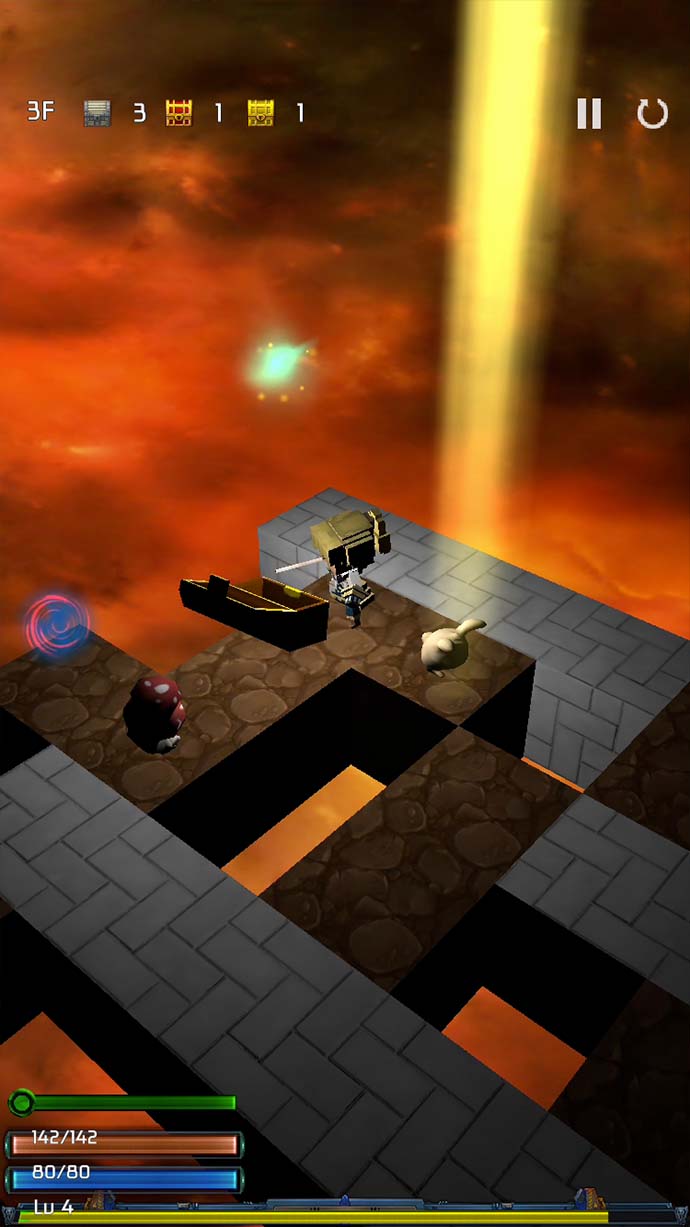Click the circular arrow icon
The image size is (690, 1227).
[652, 113]
